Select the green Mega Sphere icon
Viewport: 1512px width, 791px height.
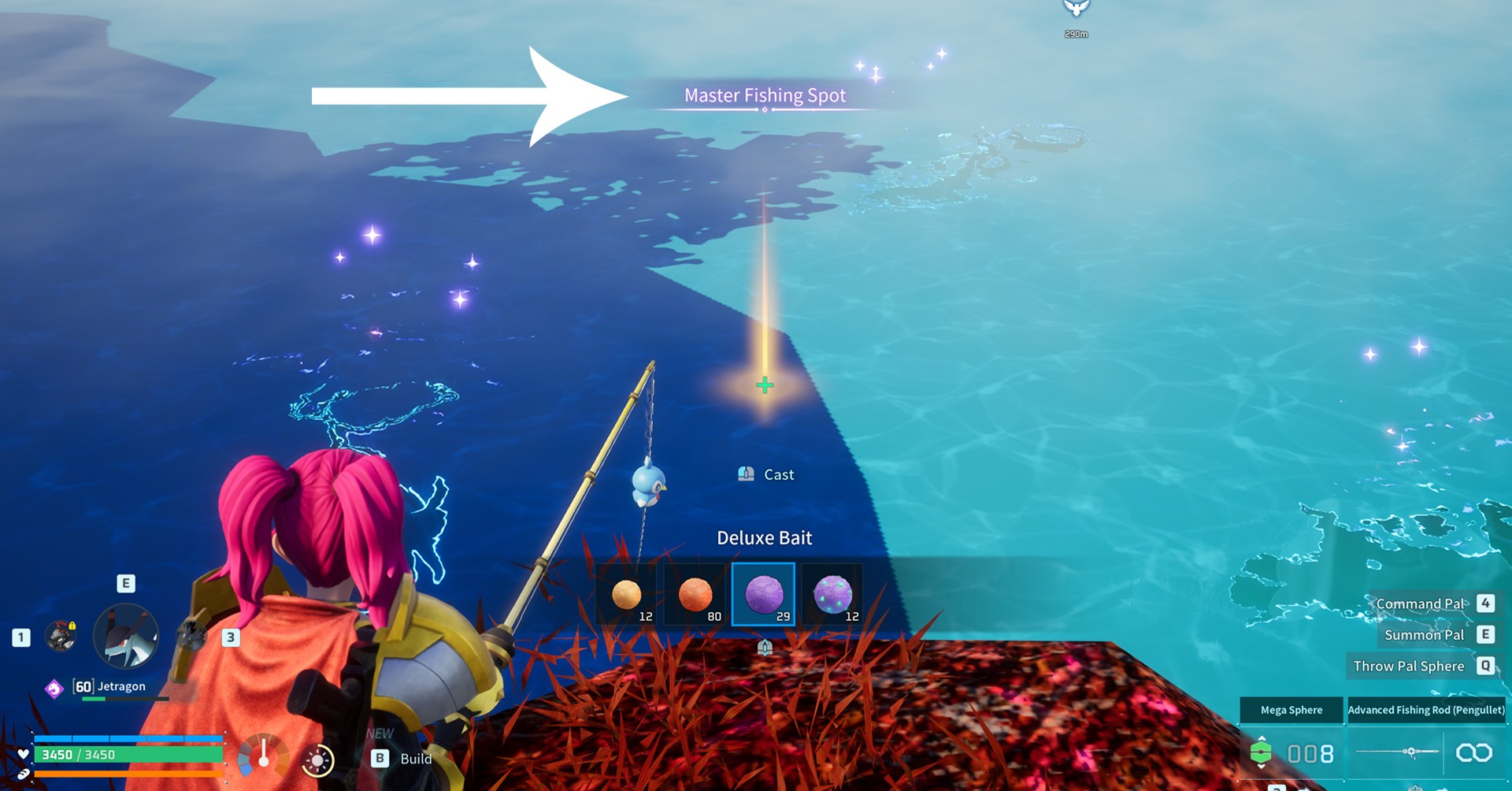[1261, 753]
